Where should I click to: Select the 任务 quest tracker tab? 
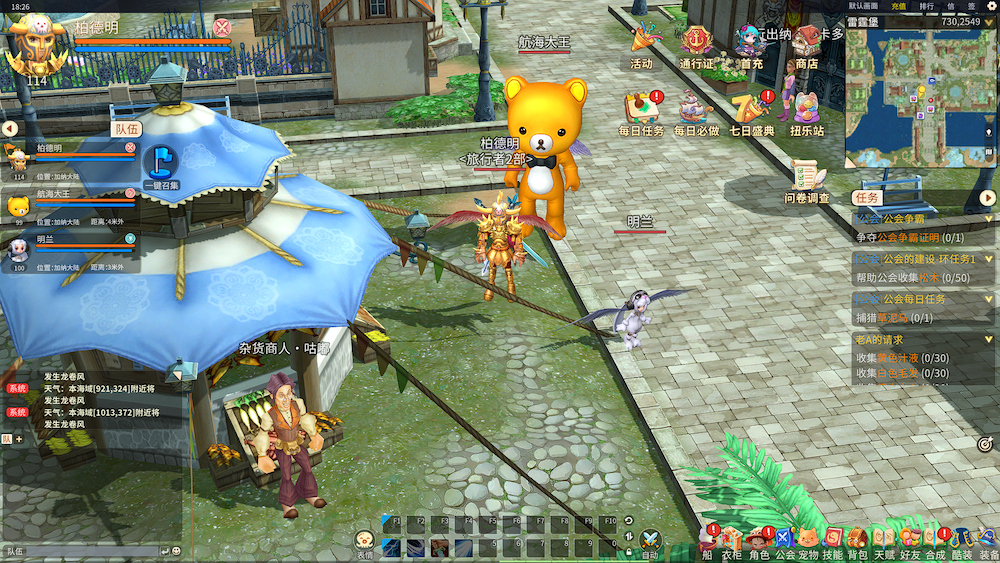pyautogui.click(x=866, y=198)
